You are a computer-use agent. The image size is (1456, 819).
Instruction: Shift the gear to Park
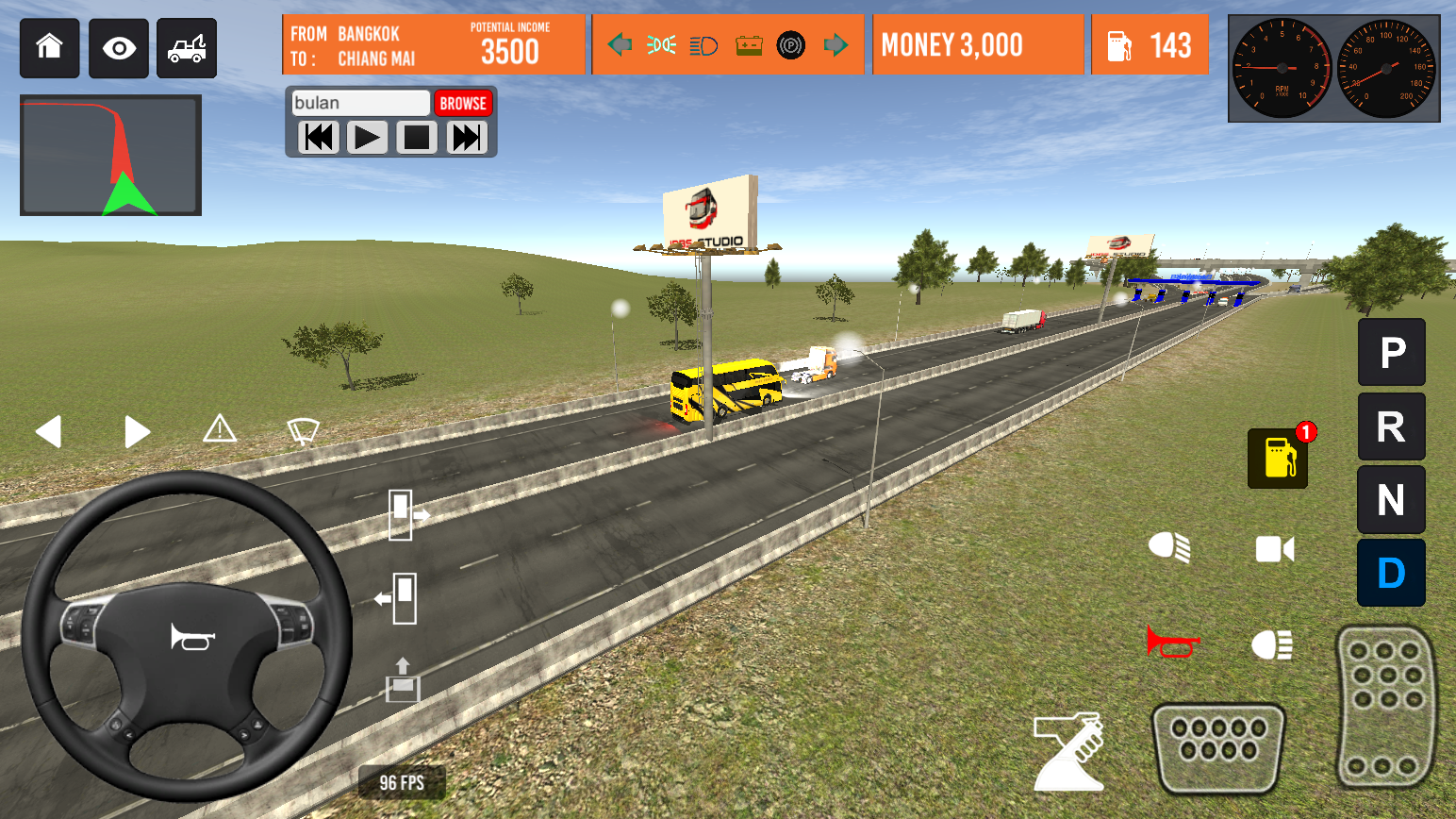1391,353
